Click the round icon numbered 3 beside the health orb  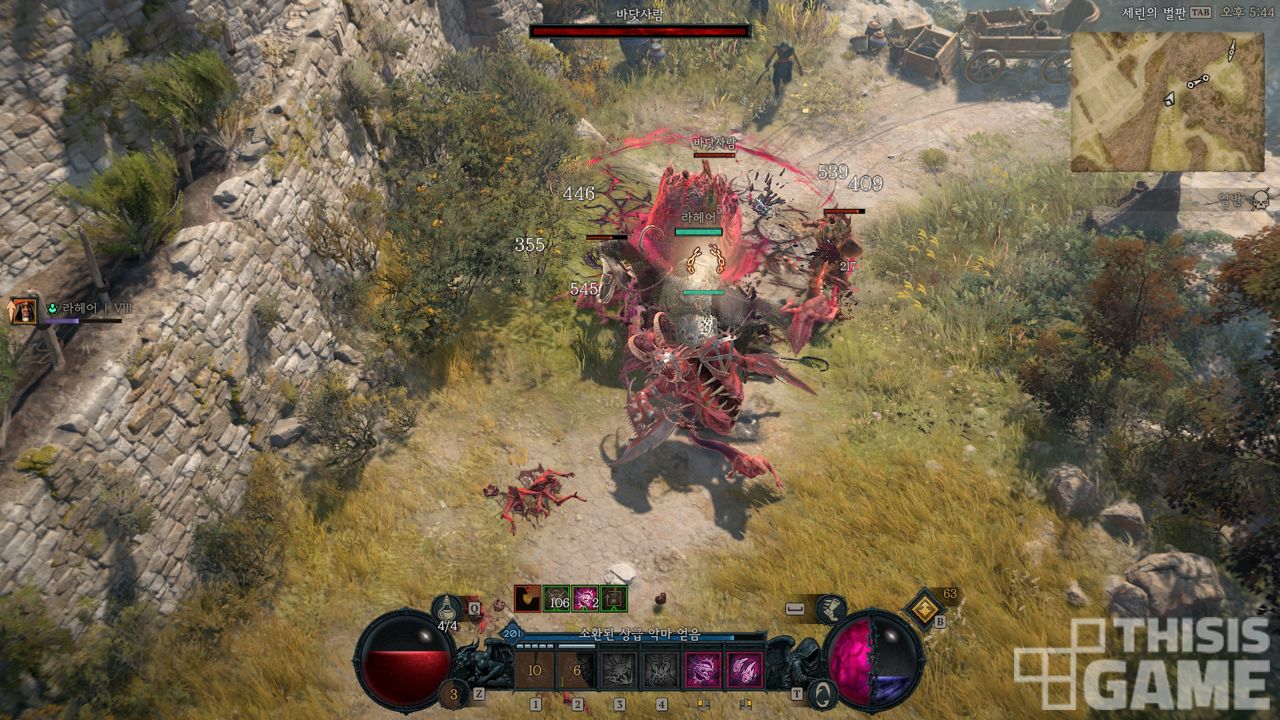(x=454, y=694)
